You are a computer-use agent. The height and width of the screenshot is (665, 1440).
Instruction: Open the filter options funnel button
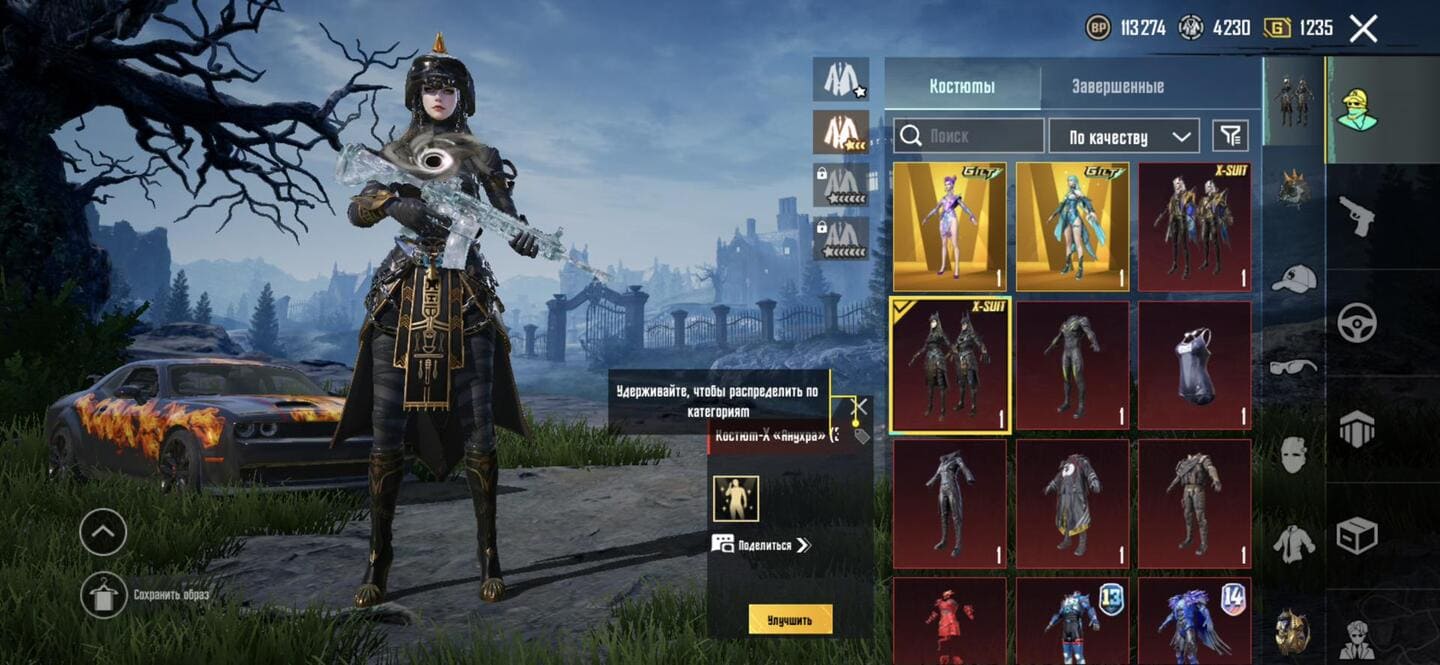[x=1230, y=136]
